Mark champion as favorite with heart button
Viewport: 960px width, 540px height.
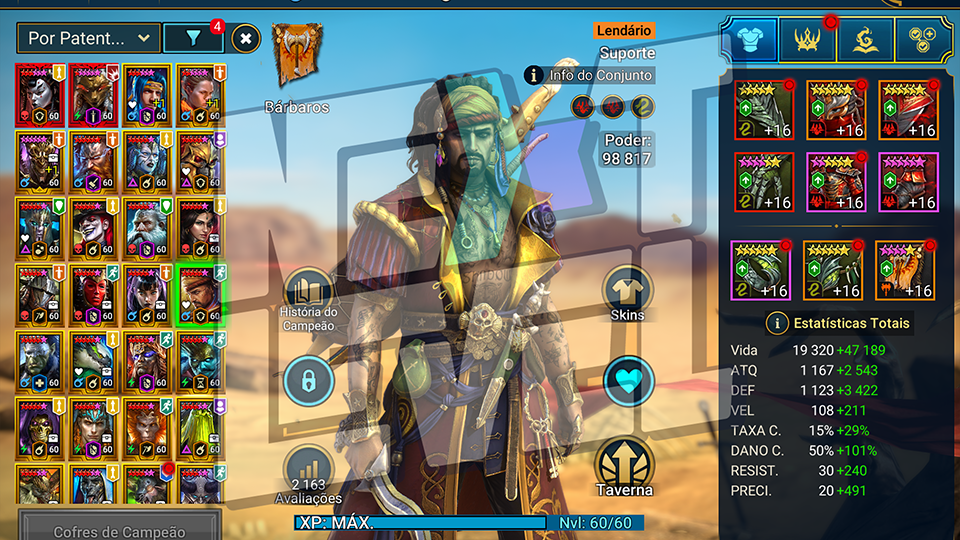click(x=628, y=381)
